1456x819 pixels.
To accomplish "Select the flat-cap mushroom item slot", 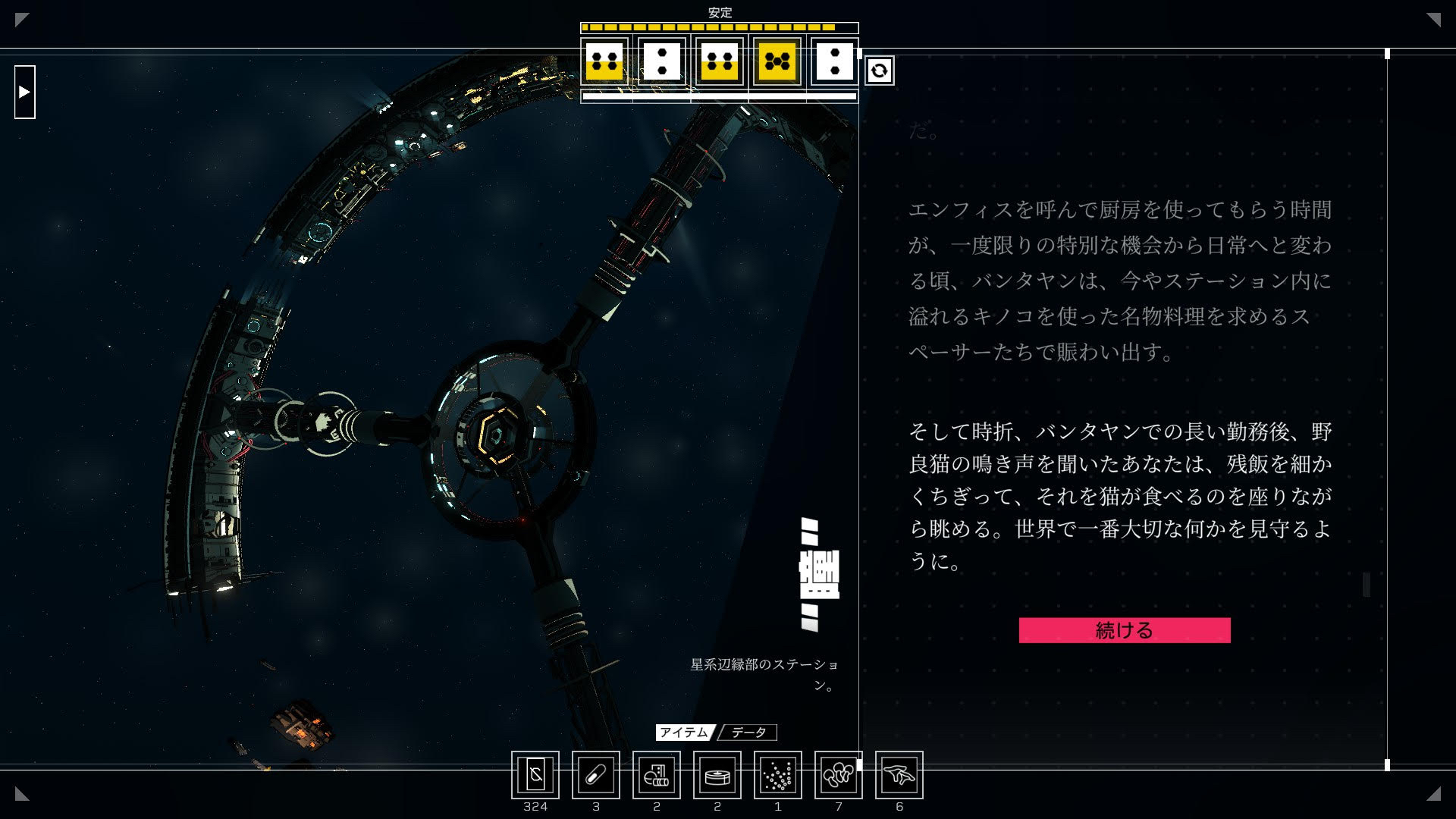I will coord(899,775).
